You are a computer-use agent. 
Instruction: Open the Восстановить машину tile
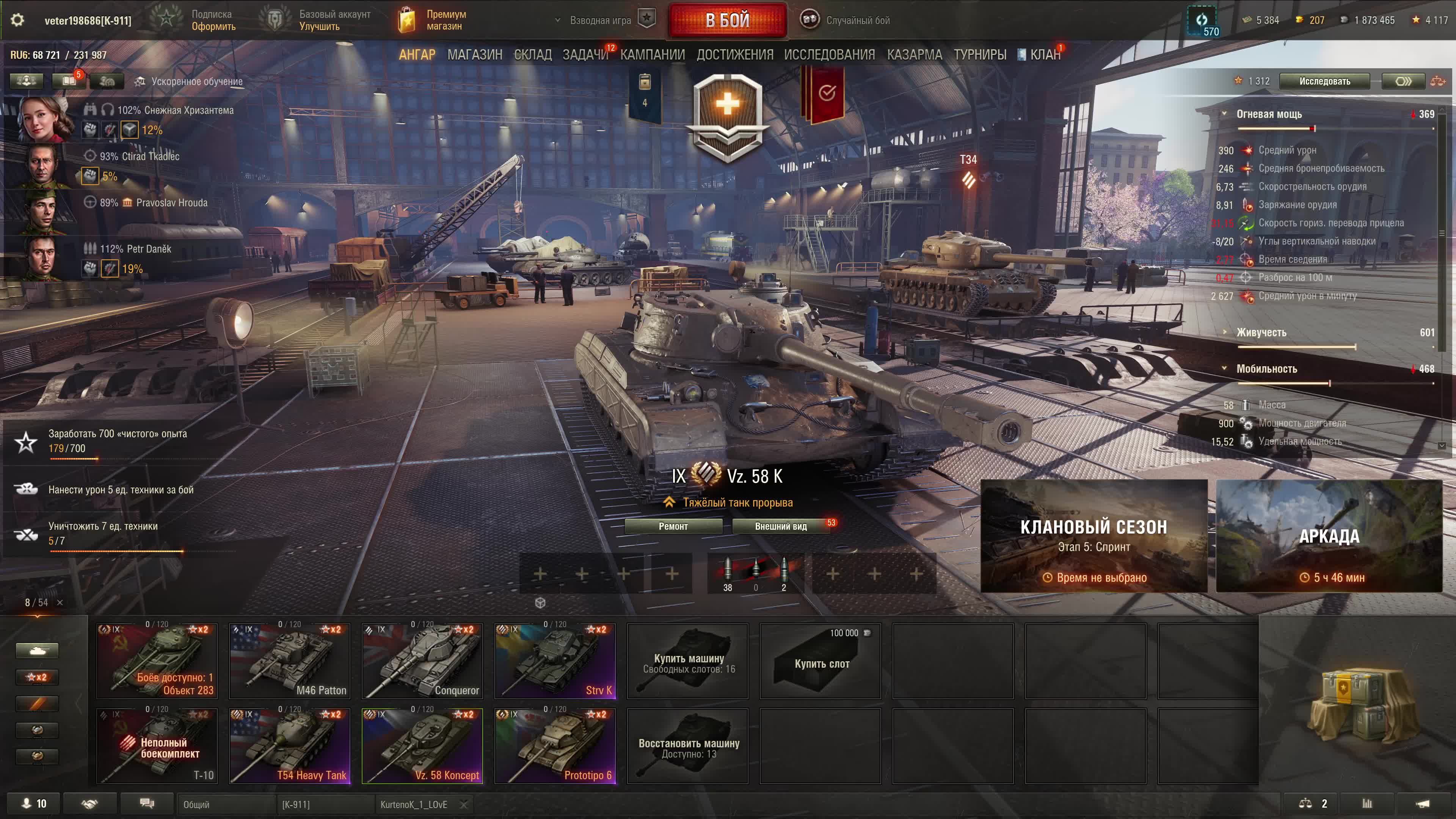(x=688, y=745)
